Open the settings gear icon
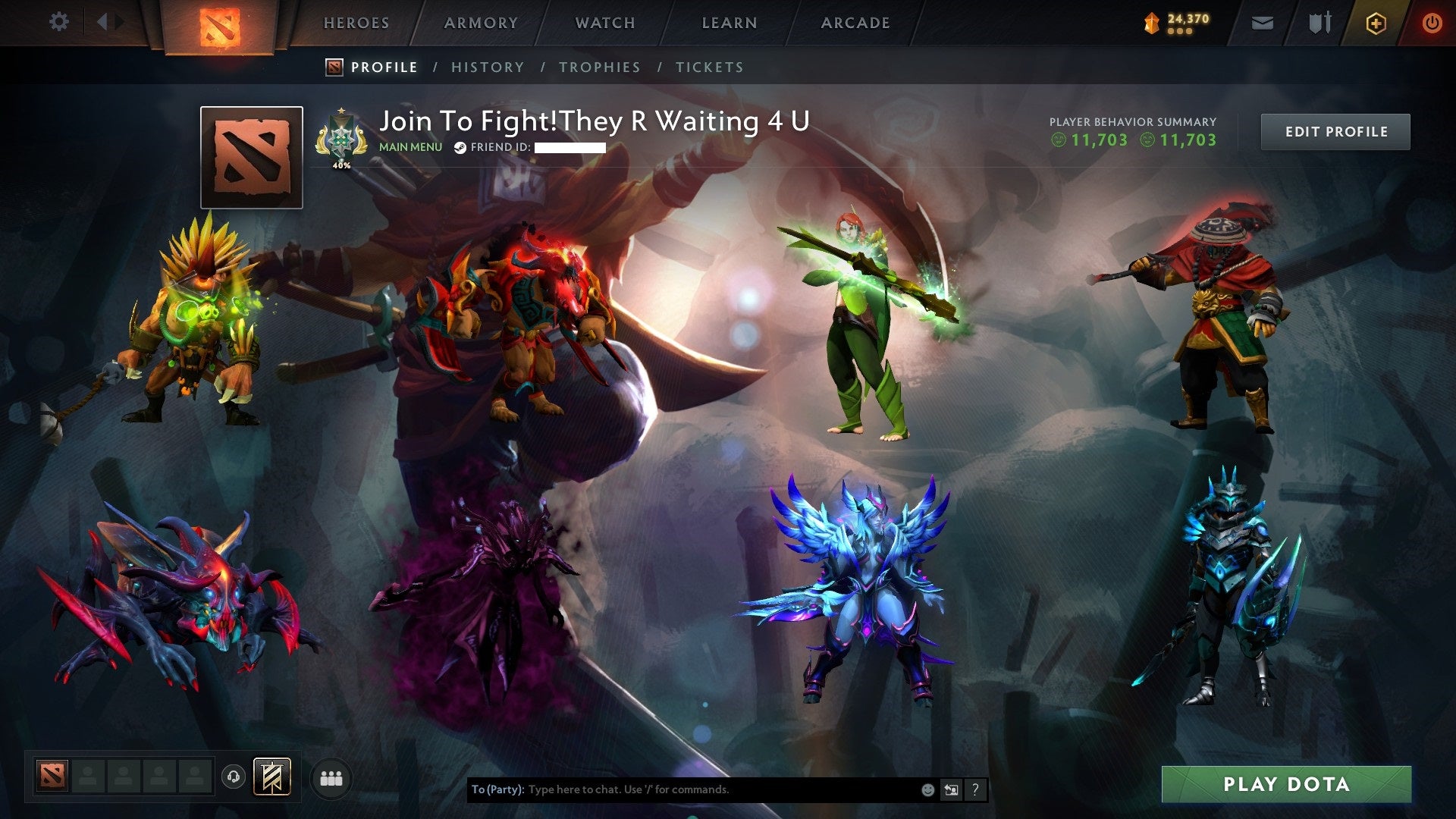The height and width of the screenshot is (819, 1456). coord(59,21)
